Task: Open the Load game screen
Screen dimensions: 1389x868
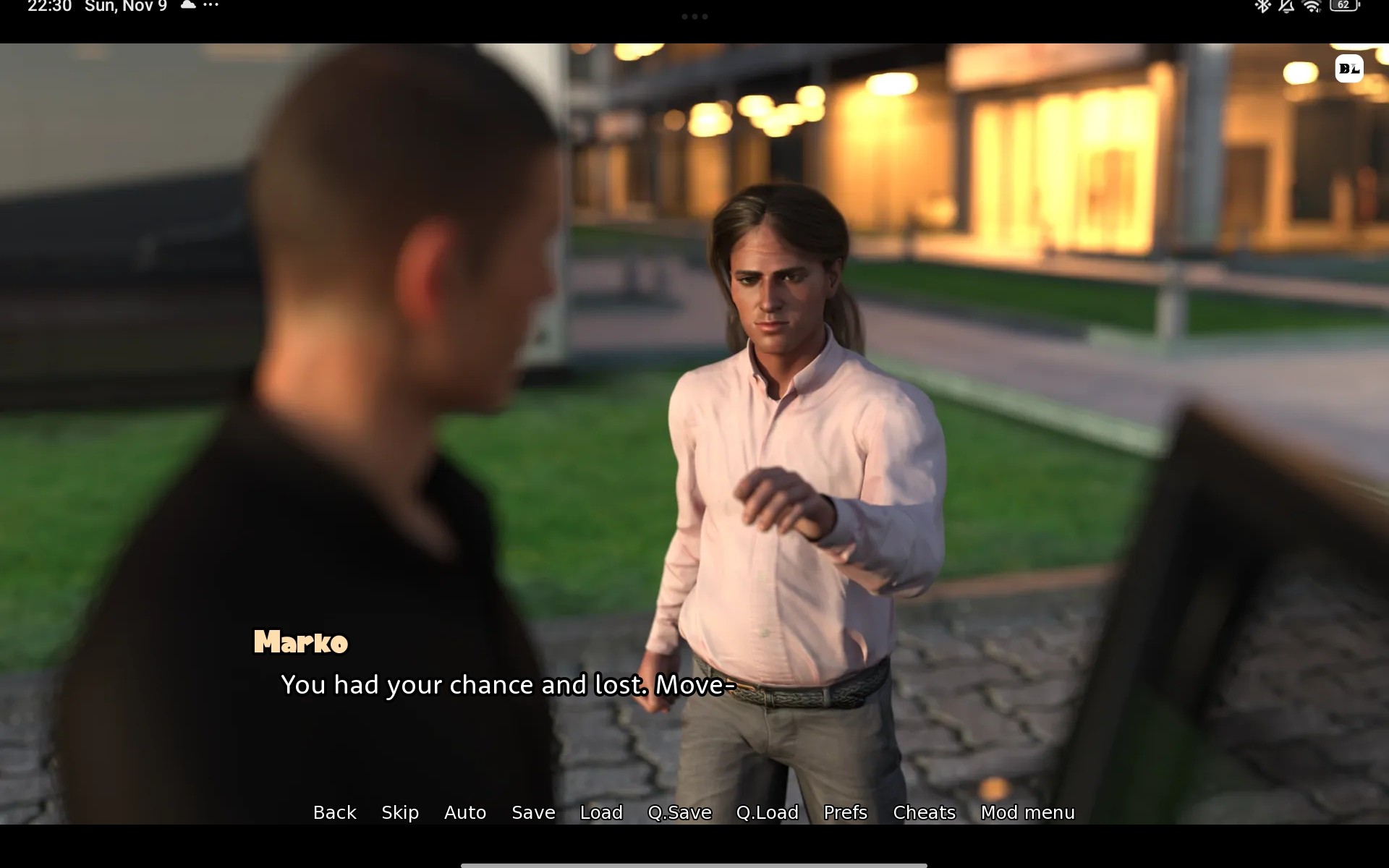Action: click(x=601, y=812)
